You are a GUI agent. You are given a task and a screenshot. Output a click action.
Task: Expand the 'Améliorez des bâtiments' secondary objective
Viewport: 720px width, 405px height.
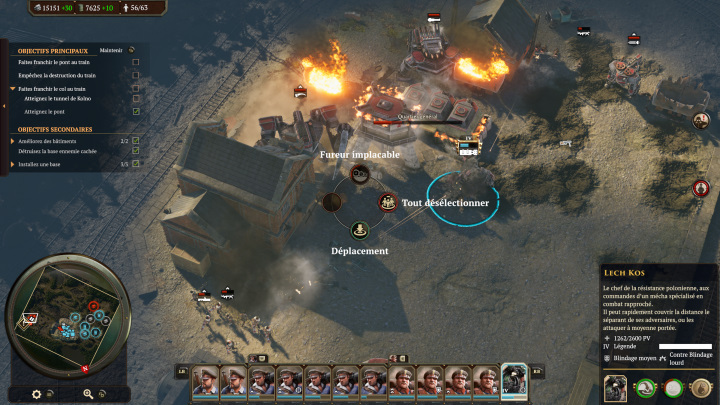click(13, 141)
